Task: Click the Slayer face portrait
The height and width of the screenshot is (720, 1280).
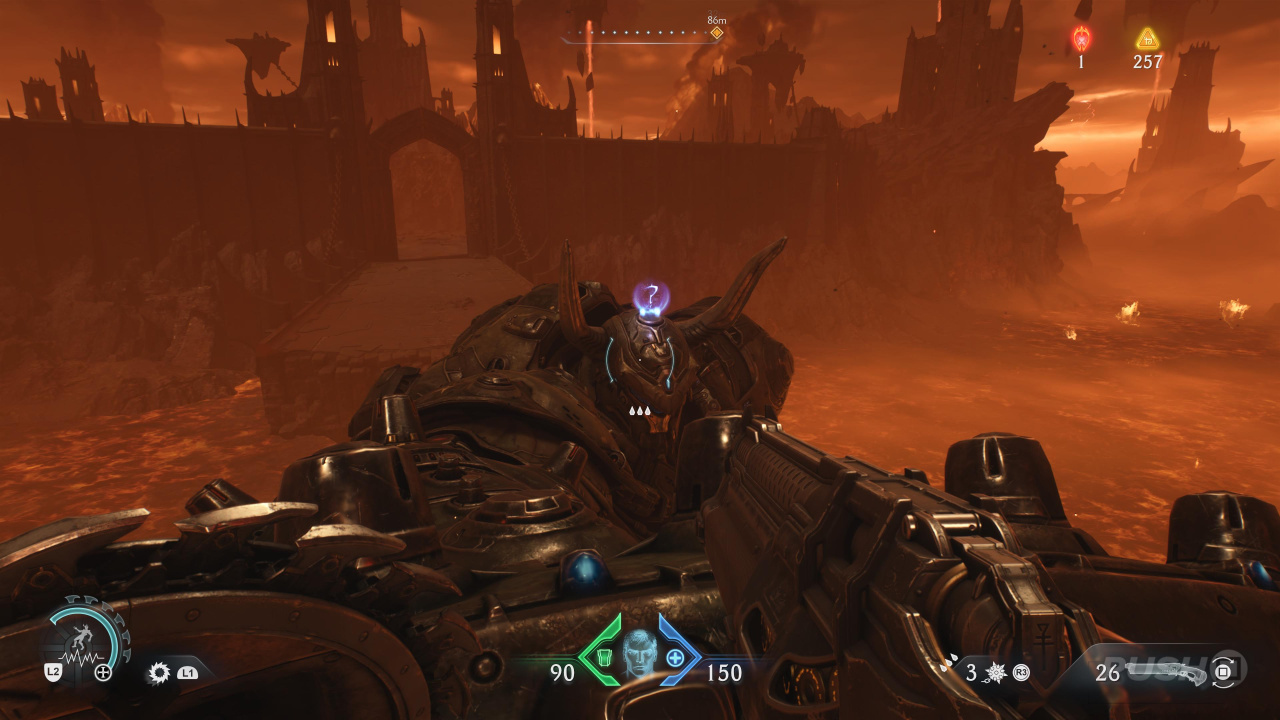Action: point(640,653)
